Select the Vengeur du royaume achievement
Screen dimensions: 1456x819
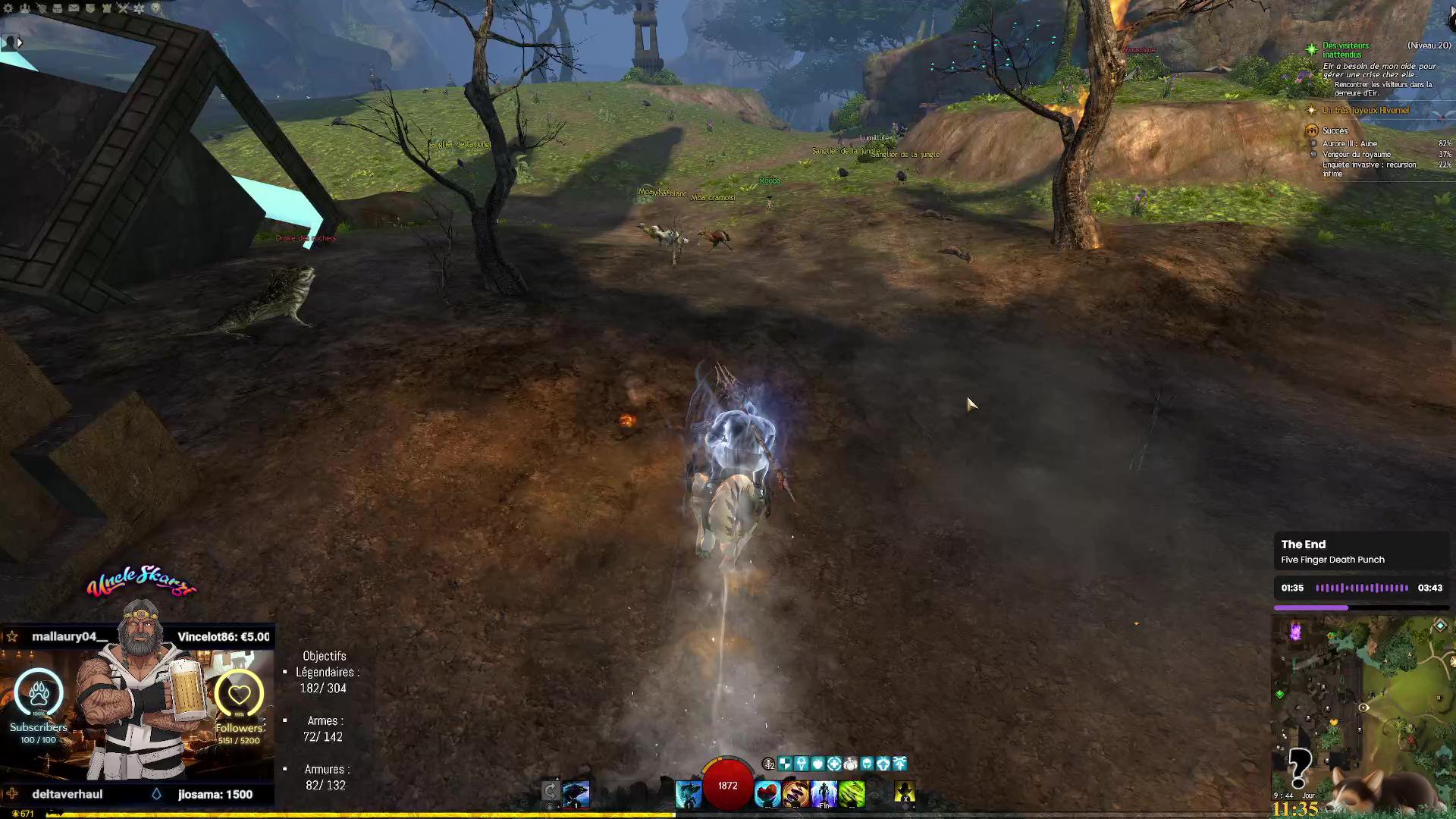1356,155
